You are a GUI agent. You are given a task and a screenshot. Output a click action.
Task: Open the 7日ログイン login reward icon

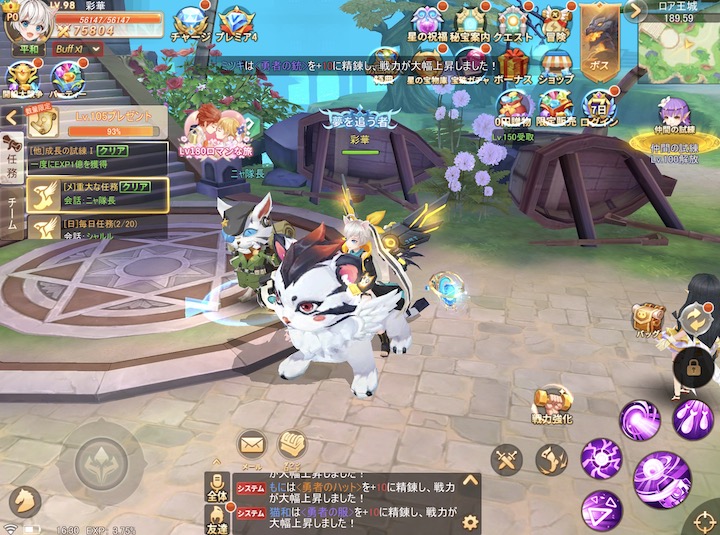point(598,108)
